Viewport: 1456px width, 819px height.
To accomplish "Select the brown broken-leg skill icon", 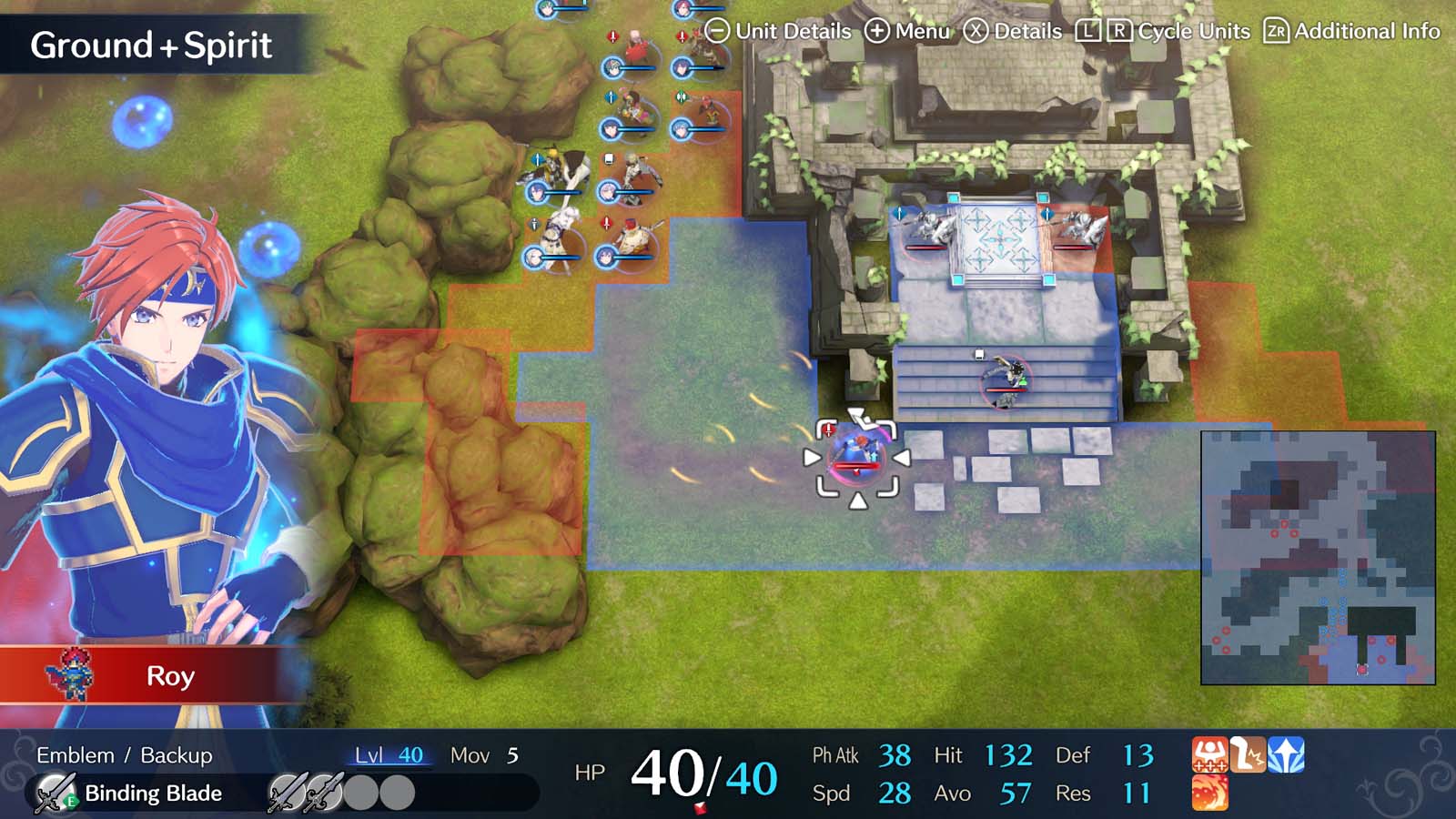I will coord(1248,753).
